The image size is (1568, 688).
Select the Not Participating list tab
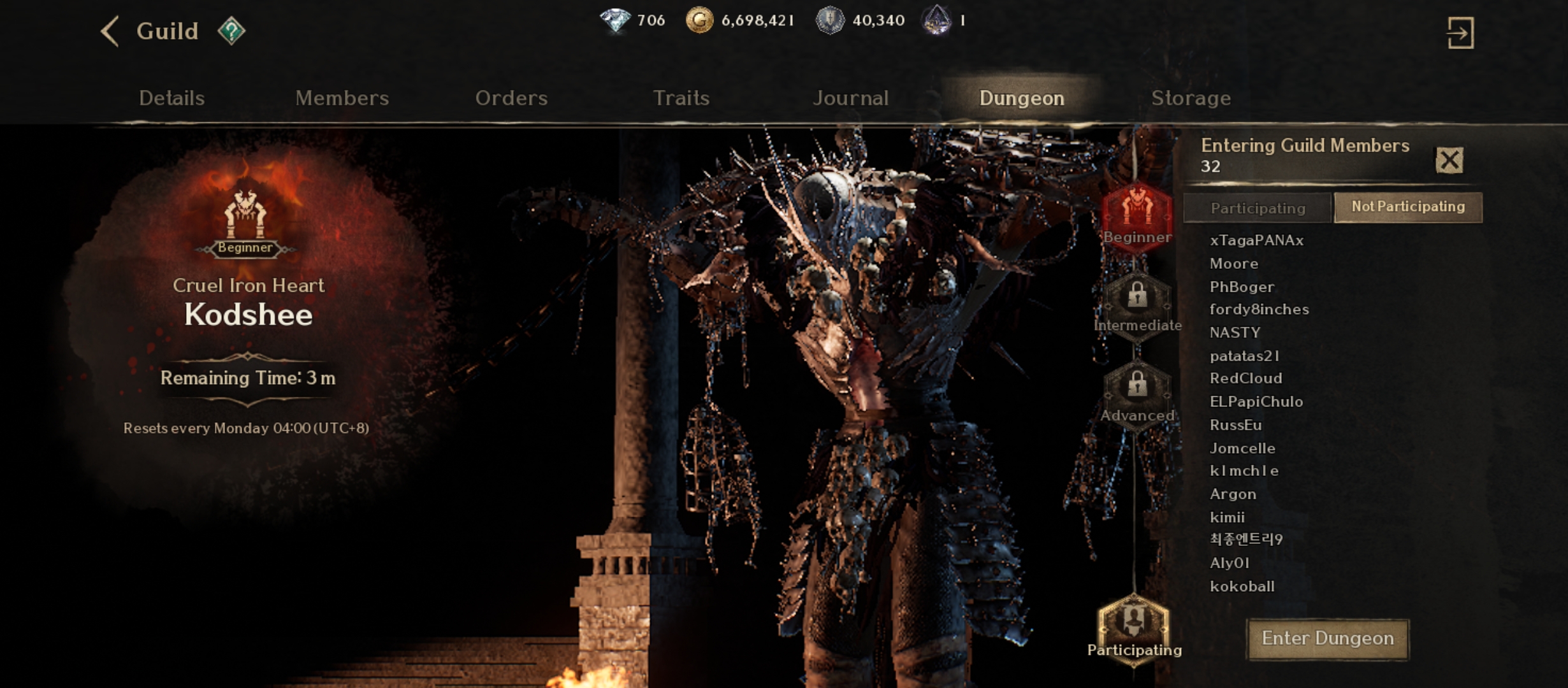tap(1408, 207)
